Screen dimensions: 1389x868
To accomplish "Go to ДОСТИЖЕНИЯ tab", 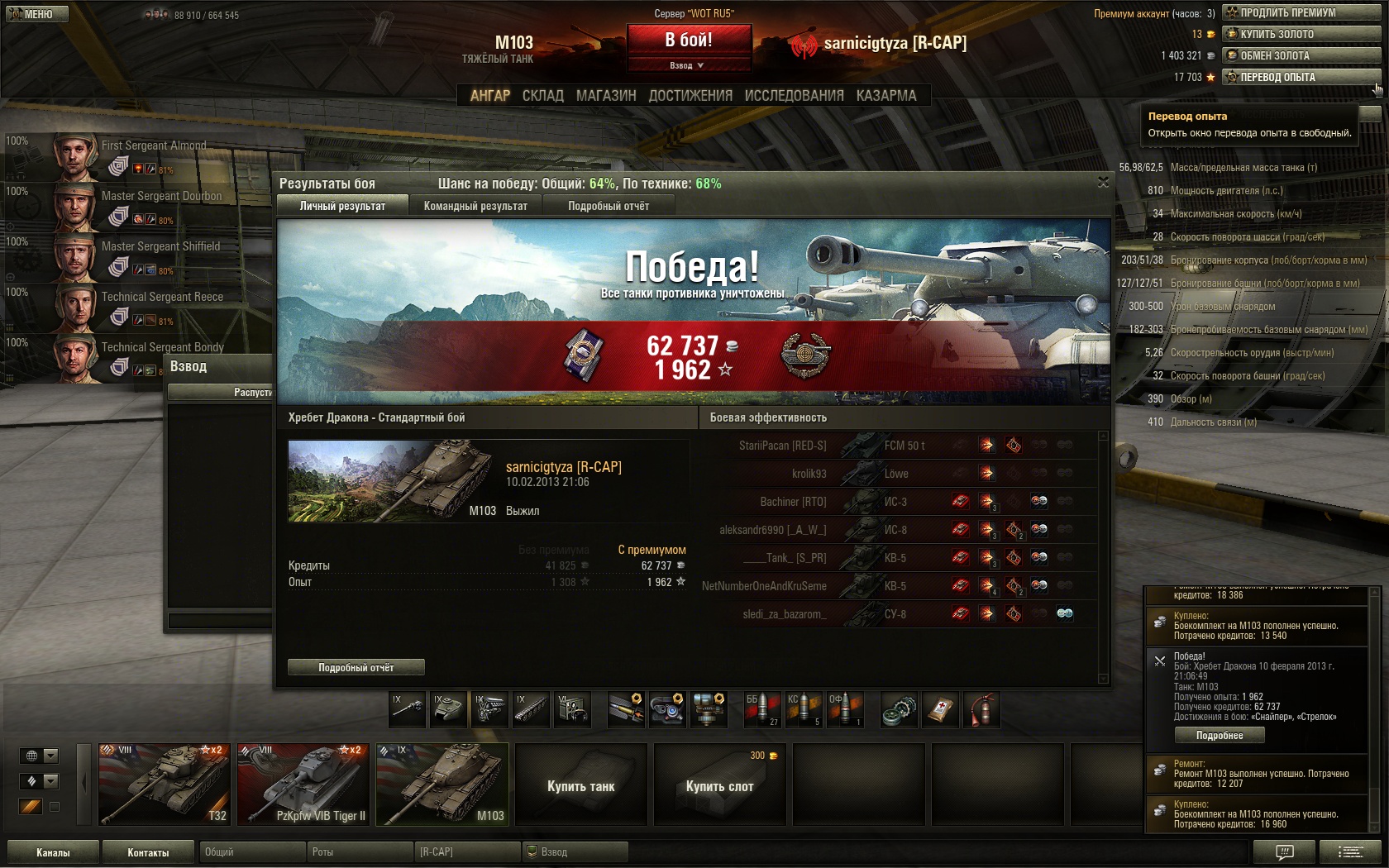I will (690, 96).
